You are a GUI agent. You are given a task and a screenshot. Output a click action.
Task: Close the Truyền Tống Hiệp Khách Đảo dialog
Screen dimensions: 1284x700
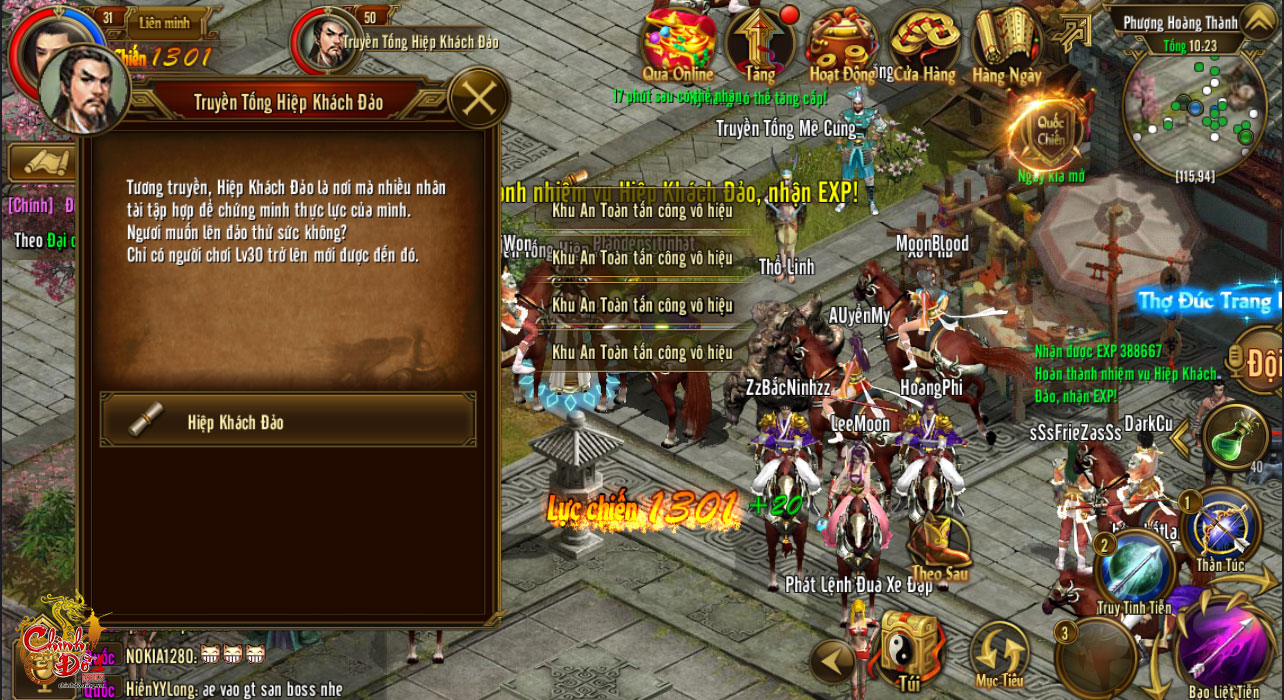479,98
